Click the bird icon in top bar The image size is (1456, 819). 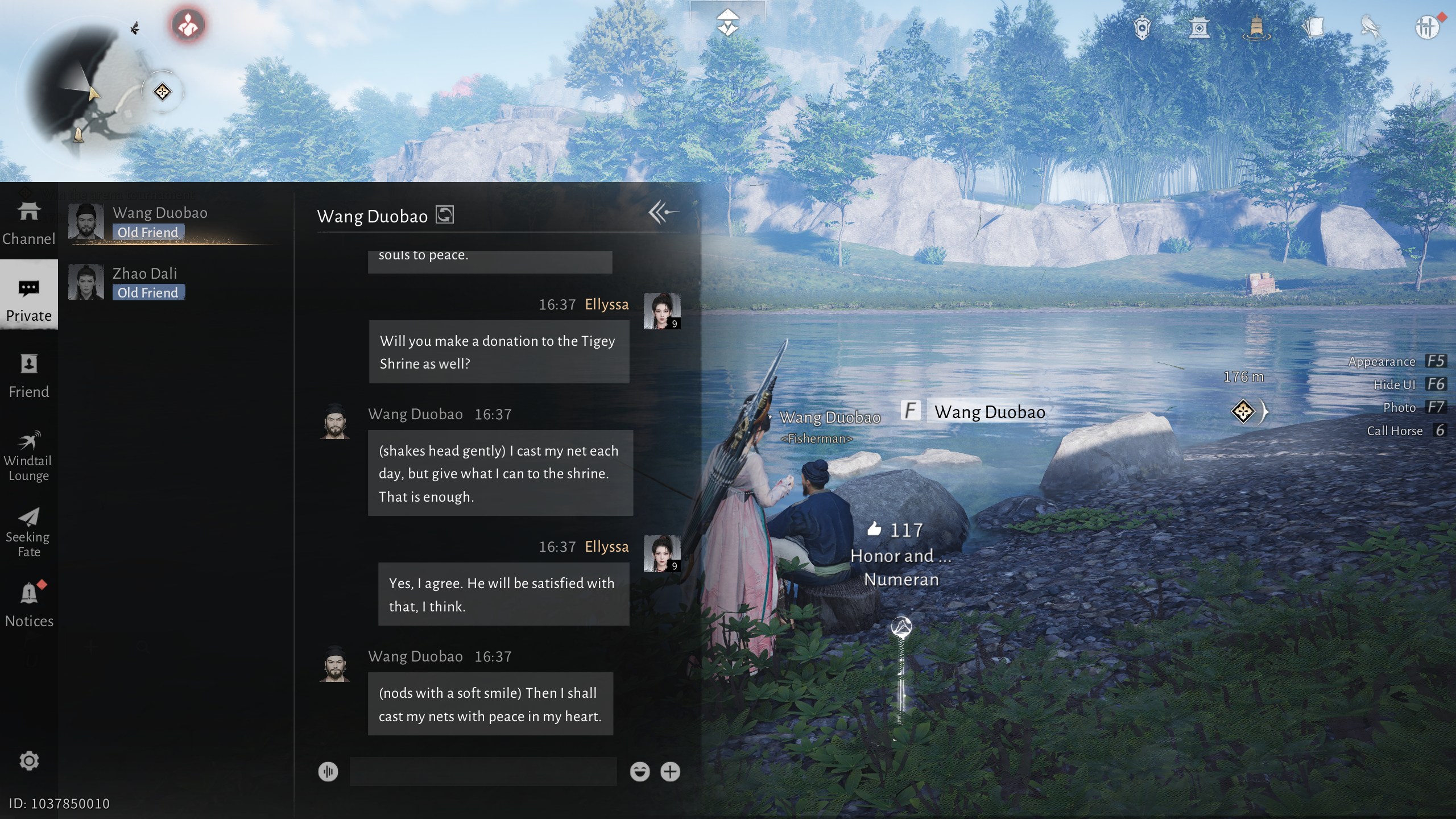tap(1370, 27)
